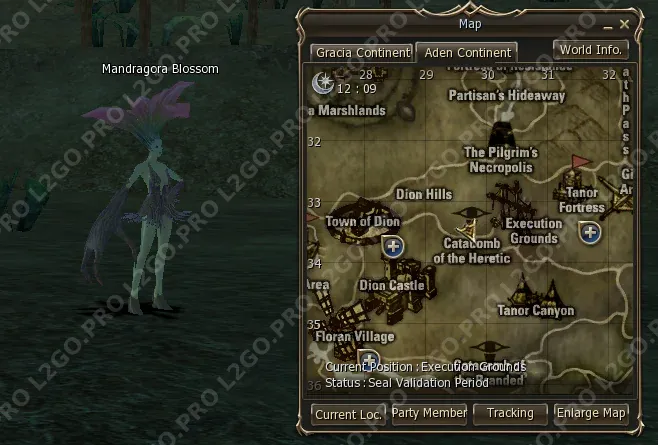
Task: Close the Map window
Action: tap(625, 23)
